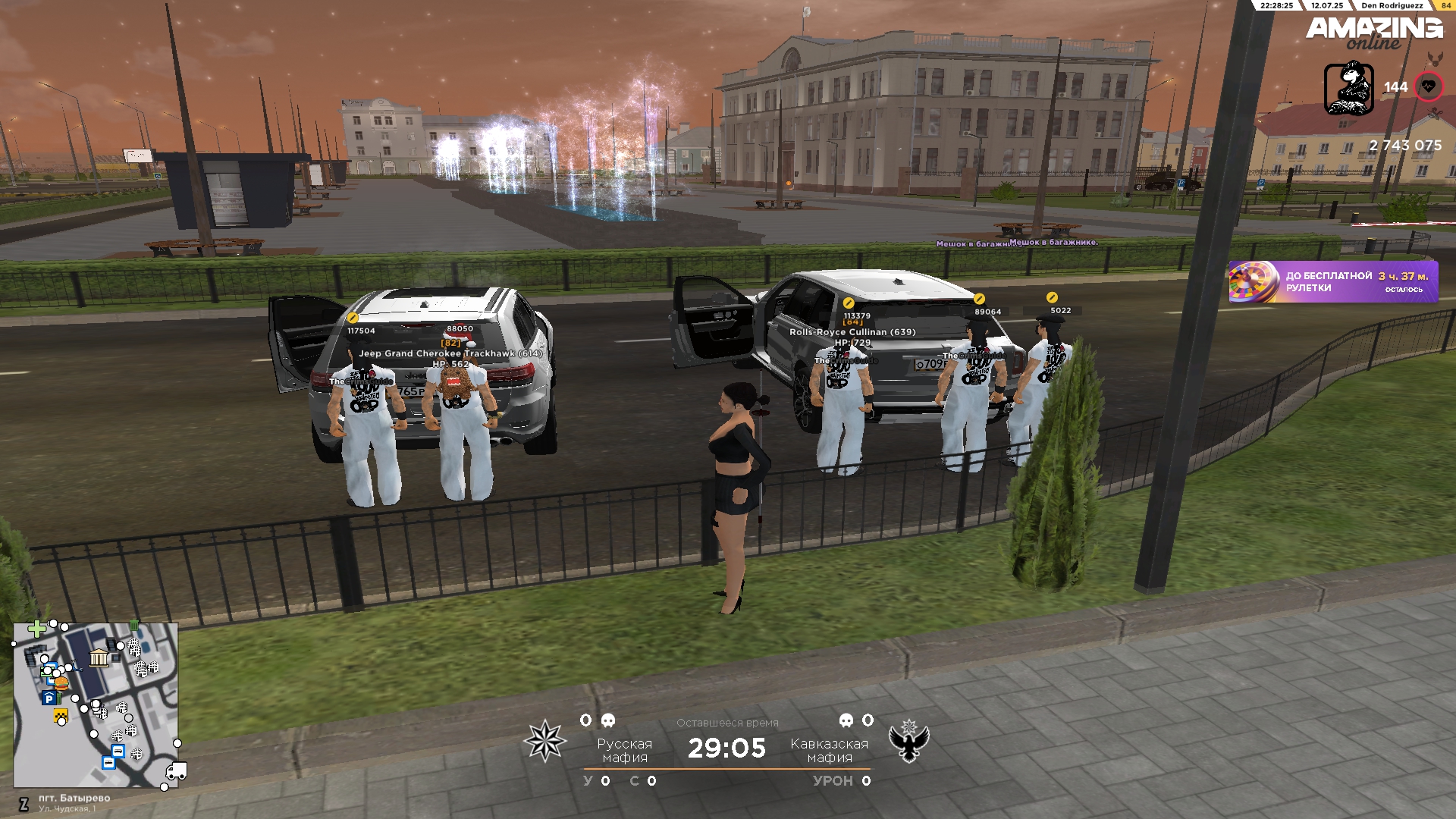Select the parking garage marker on minimap

49,698
